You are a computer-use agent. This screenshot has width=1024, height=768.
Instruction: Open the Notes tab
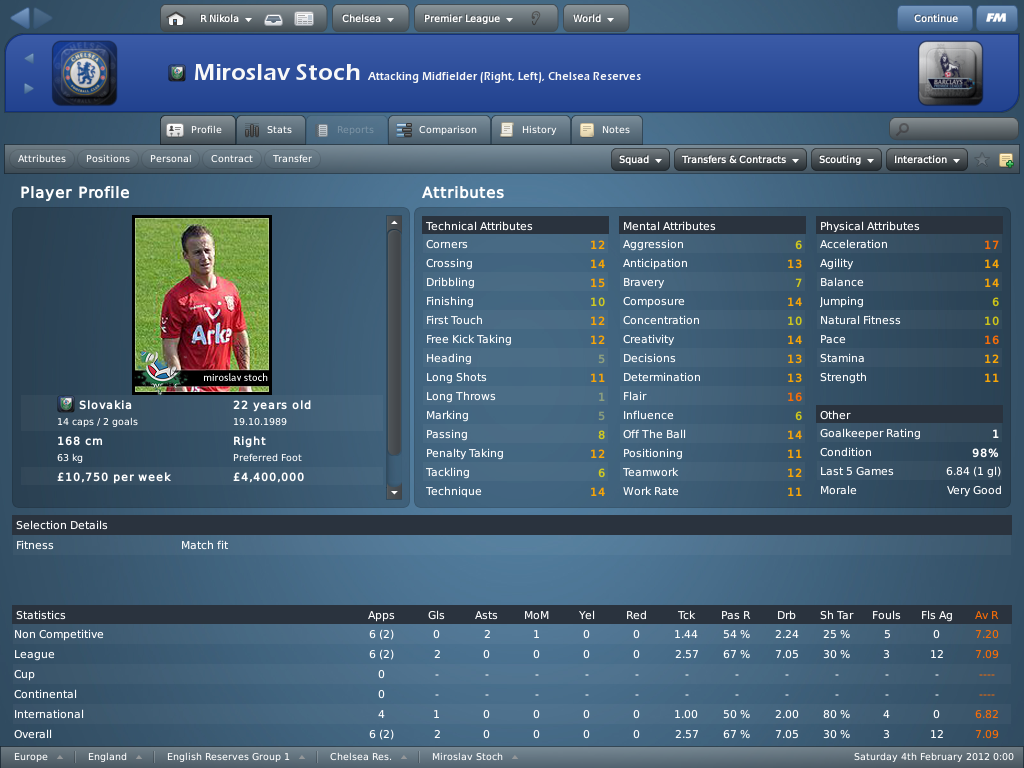(x=606, y=130)
